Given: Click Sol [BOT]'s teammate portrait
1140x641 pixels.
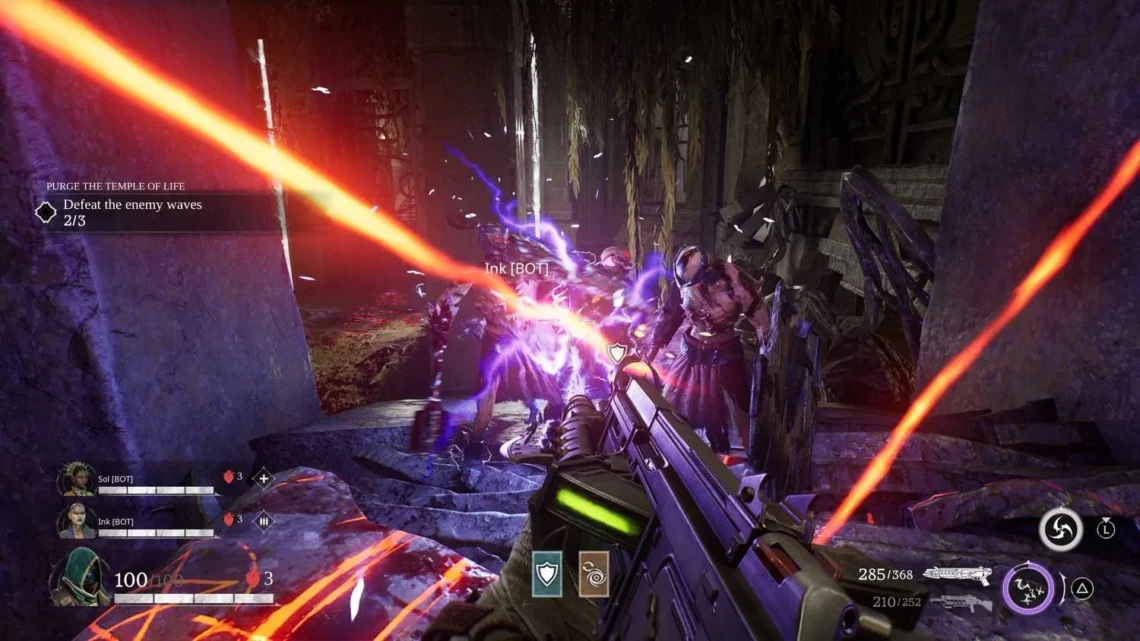Looking at the screenshot, I should click(77, 479).
